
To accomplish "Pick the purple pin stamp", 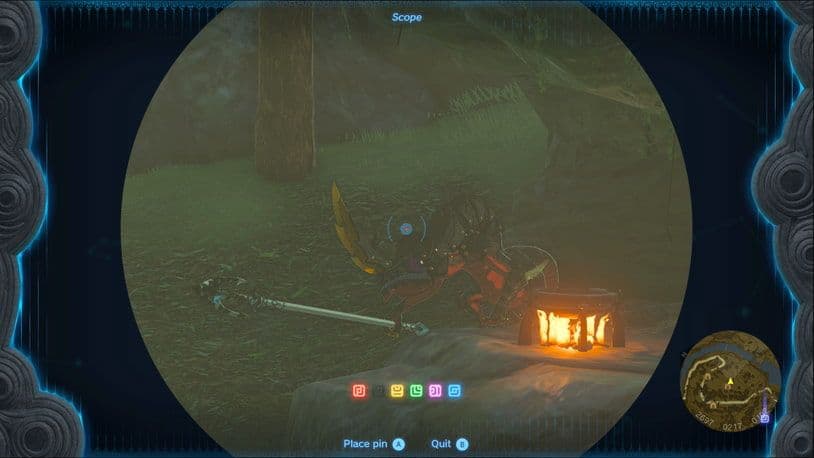I will coord(434,389).
